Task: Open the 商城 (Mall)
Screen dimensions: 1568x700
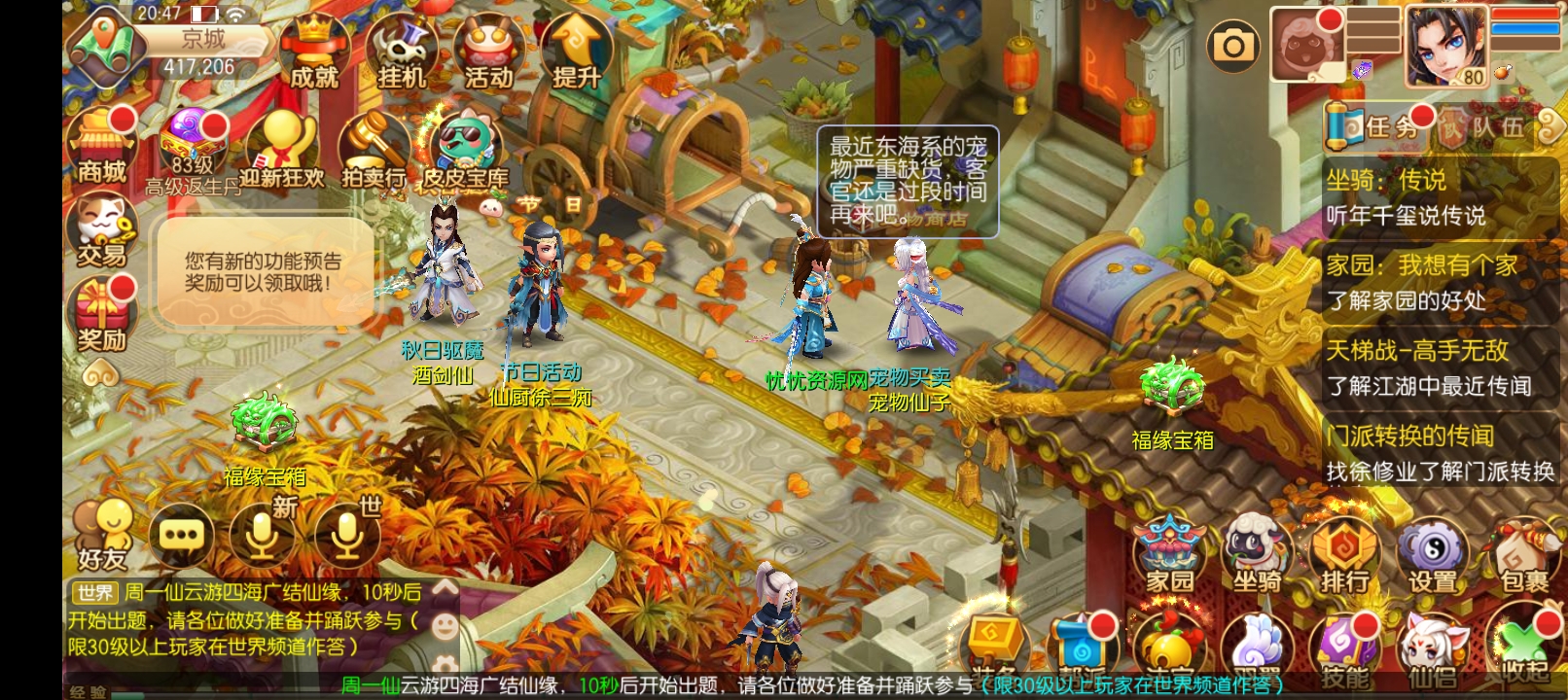Action: [100, 148]
